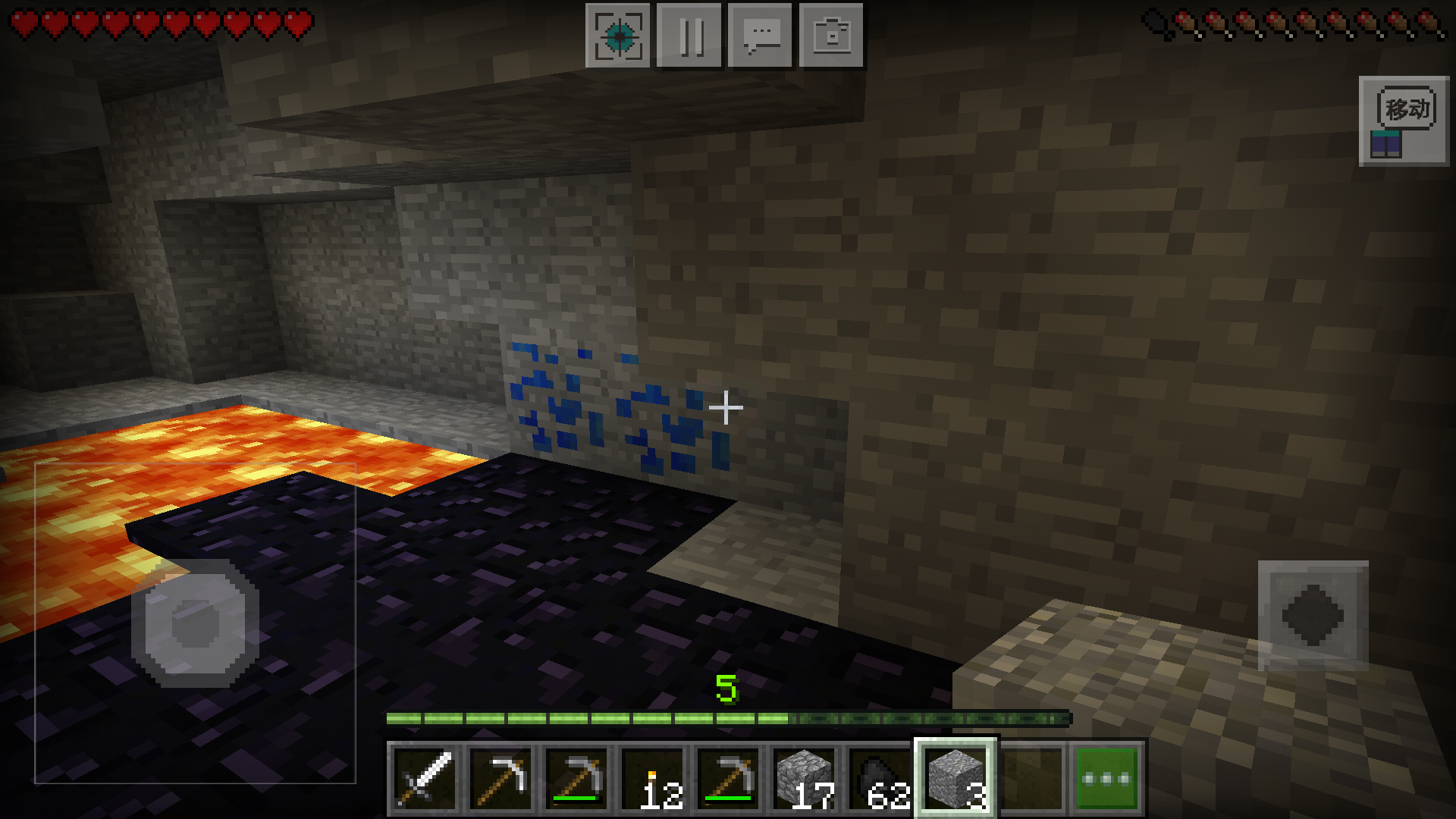Tap the jump button
The image size is (1456, 819).
[1313, 615]
